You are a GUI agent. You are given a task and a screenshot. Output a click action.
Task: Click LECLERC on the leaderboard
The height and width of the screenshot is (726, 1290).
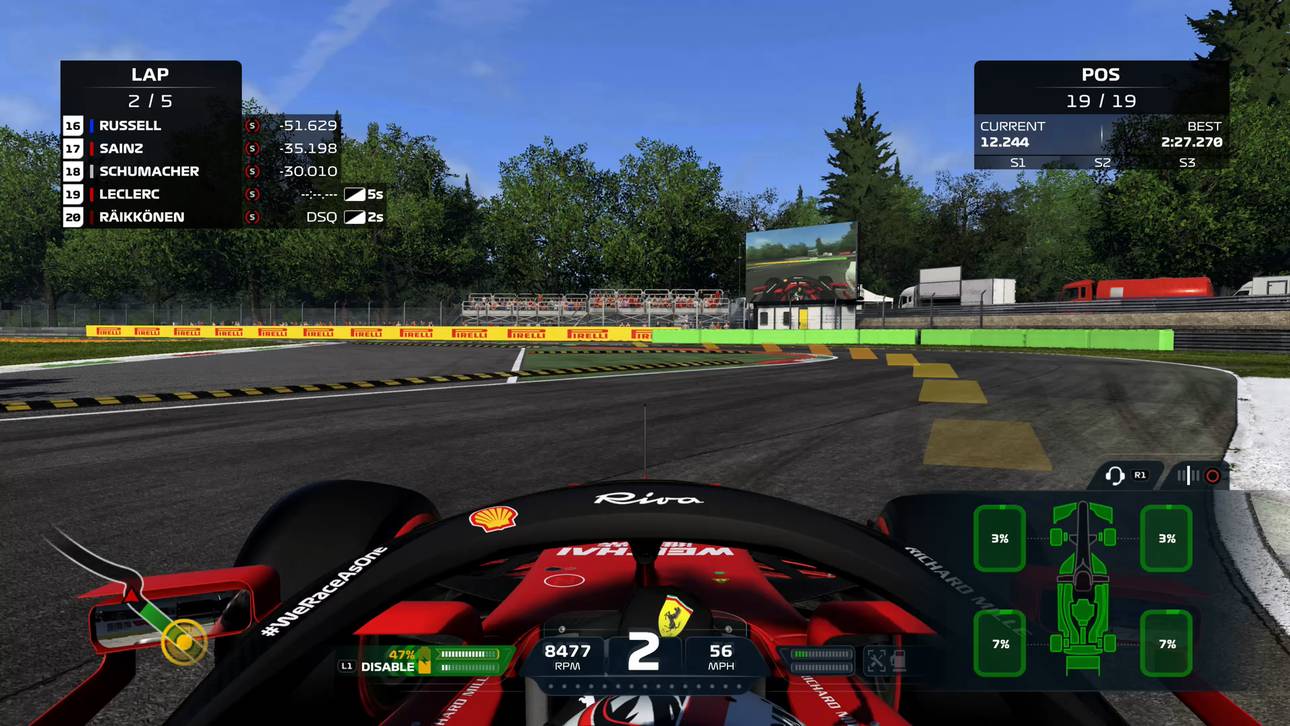[129, 194]
